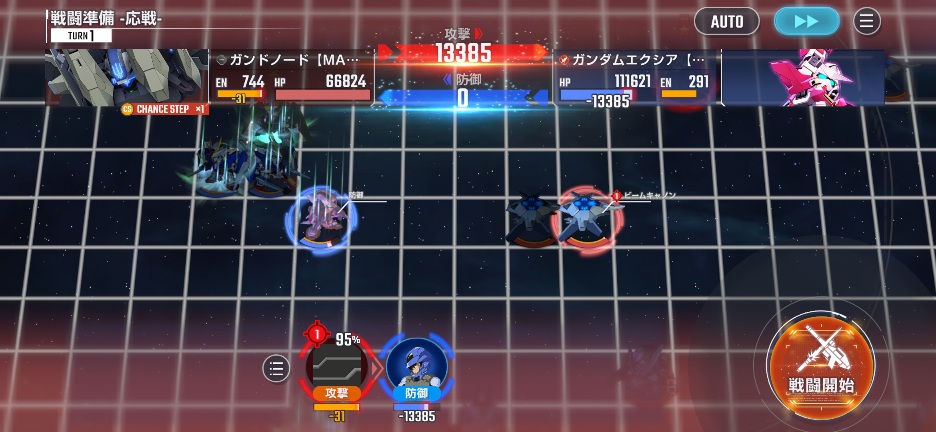View the enemy unit portrait thumbnail

pyautogui.click(x=126, y=77)
